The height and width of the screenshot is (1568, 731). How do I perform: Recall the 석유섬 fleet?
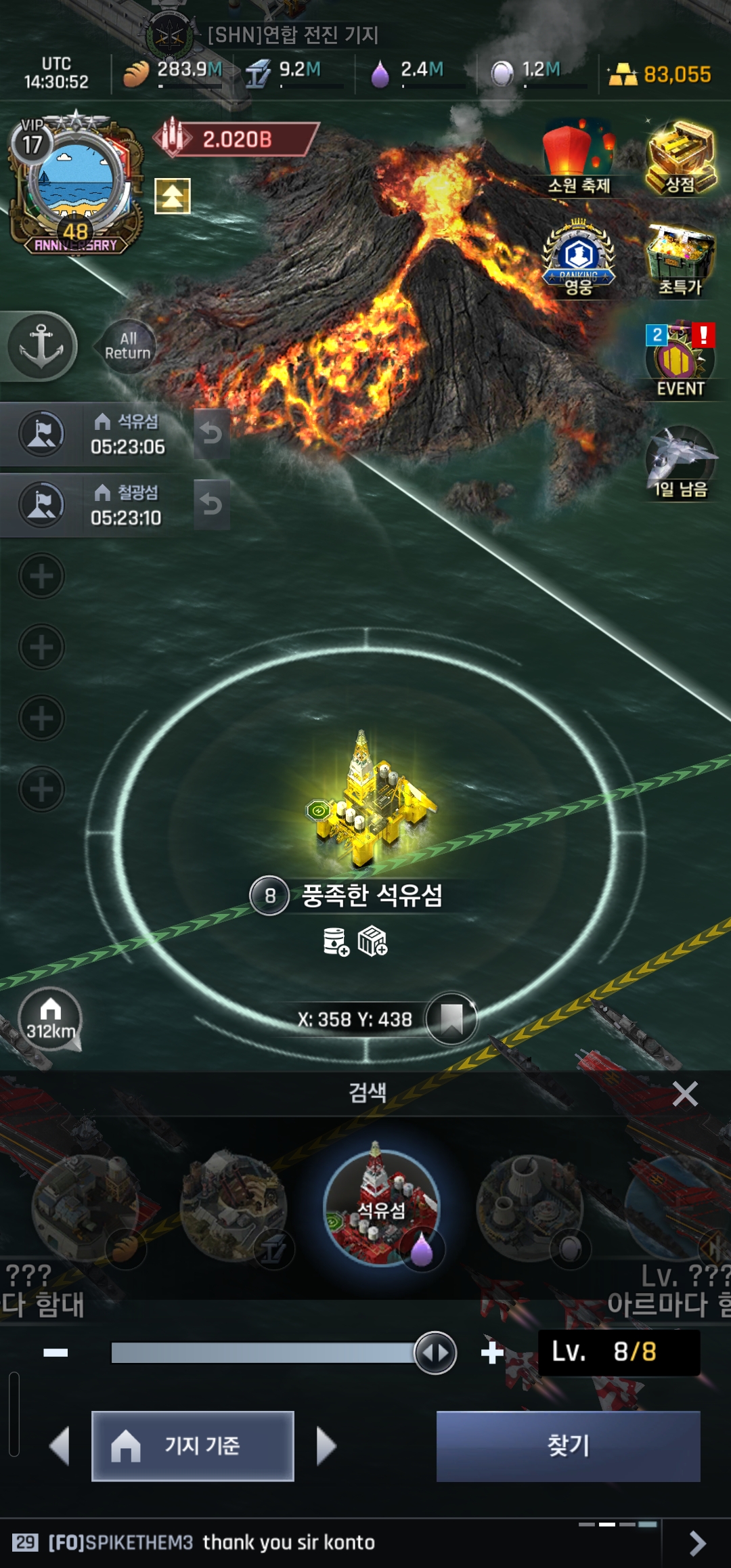211,433
